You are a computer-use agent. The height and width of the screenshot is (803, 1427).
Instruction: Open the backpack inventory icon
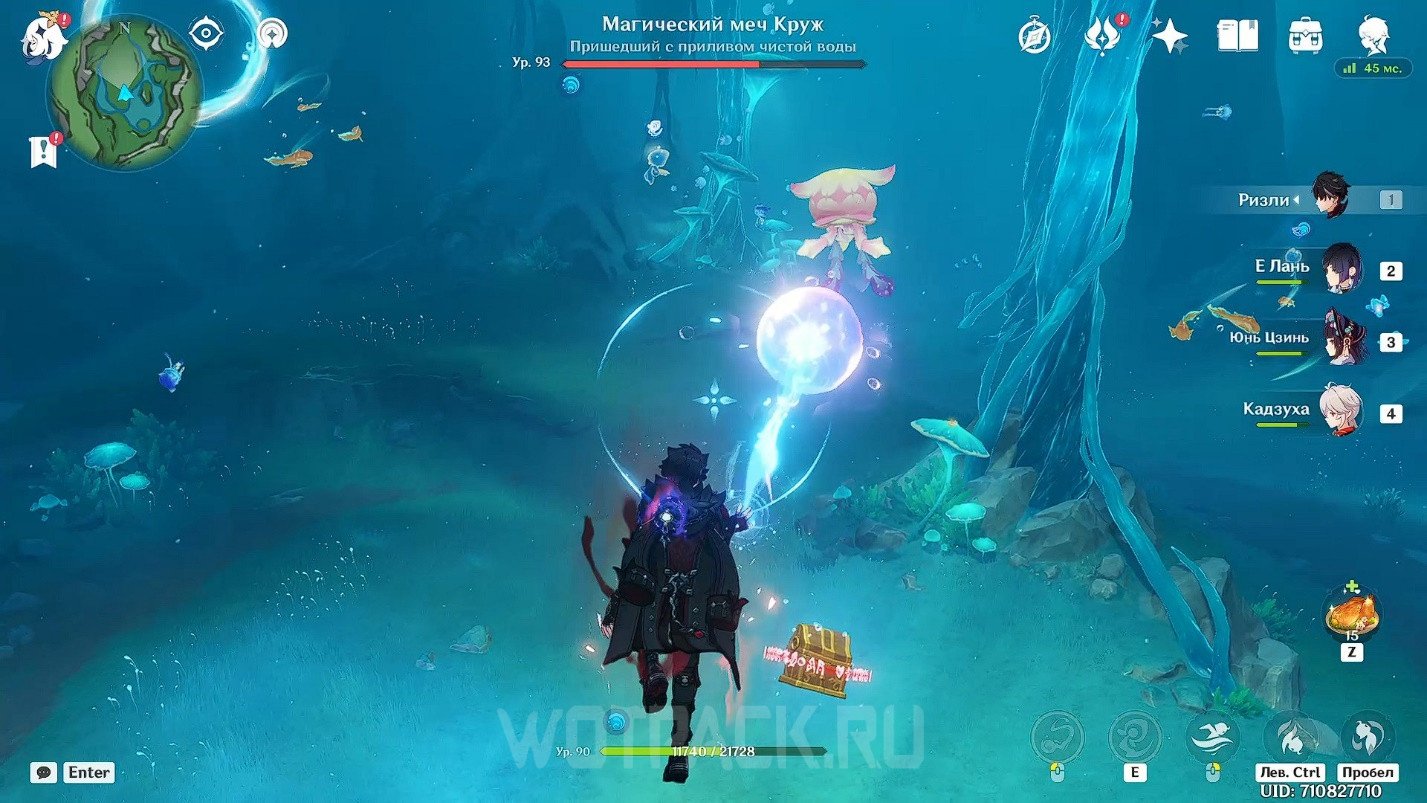point(1306,36)
